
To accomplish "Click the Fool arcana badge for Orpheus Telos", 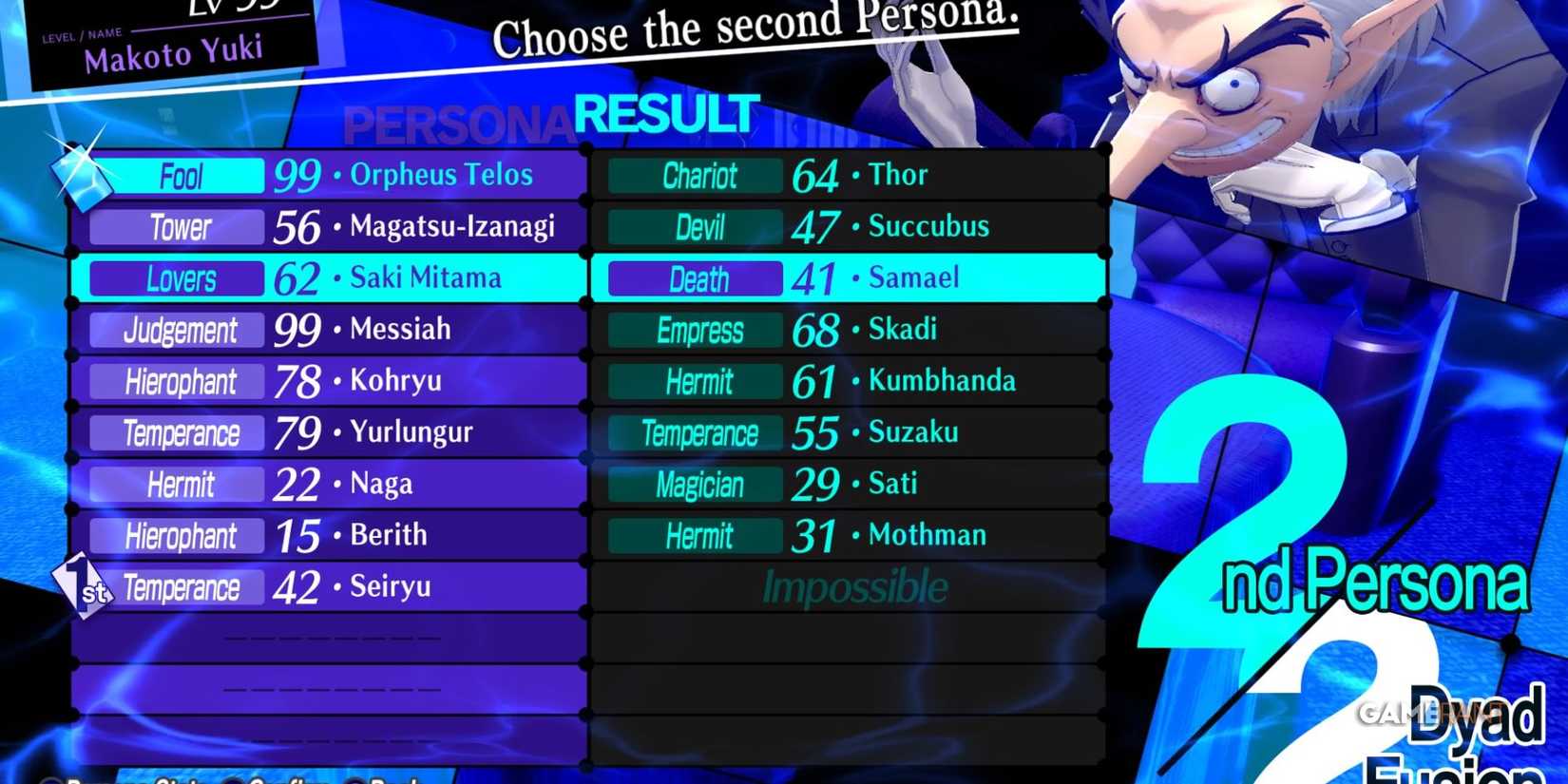I will [182, 175].
